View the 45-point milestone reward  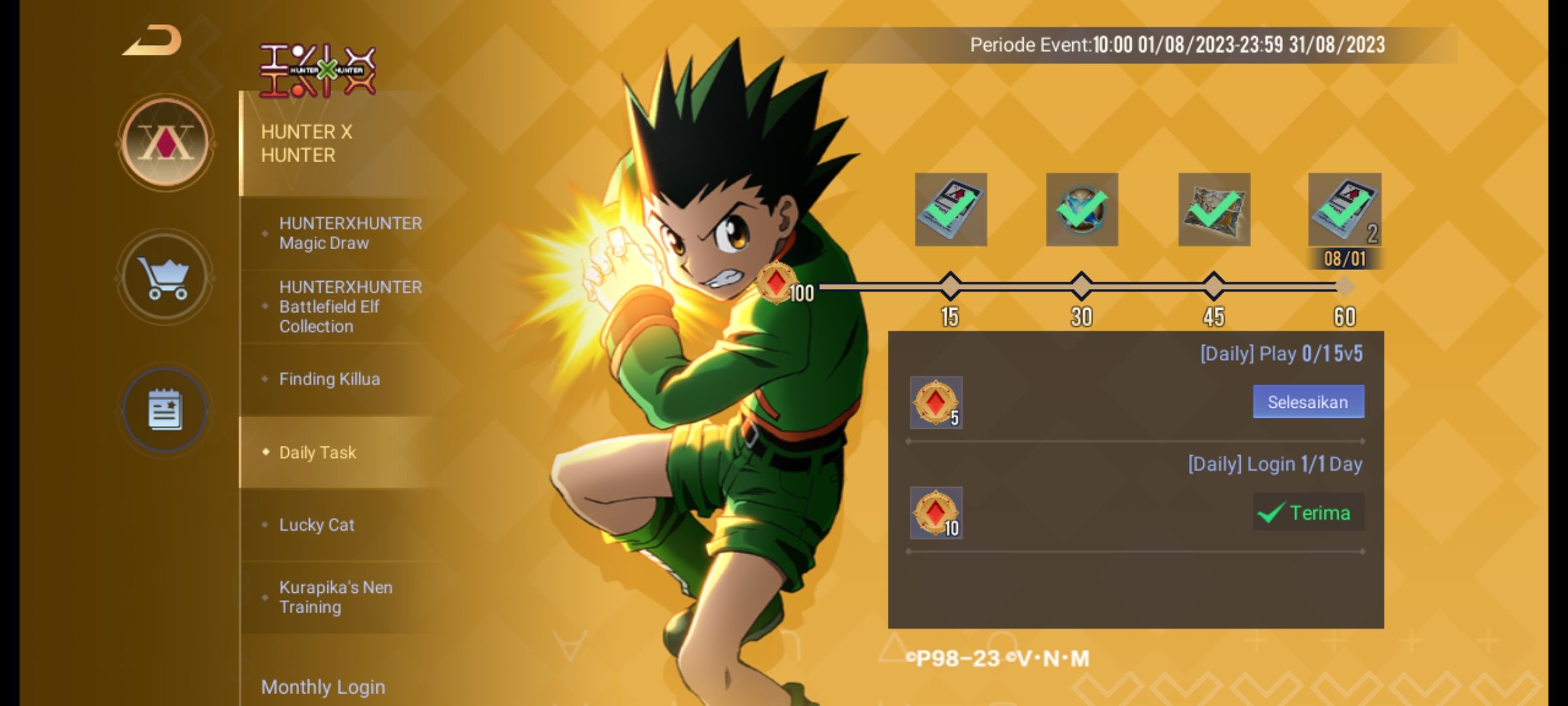(1214, 210)
